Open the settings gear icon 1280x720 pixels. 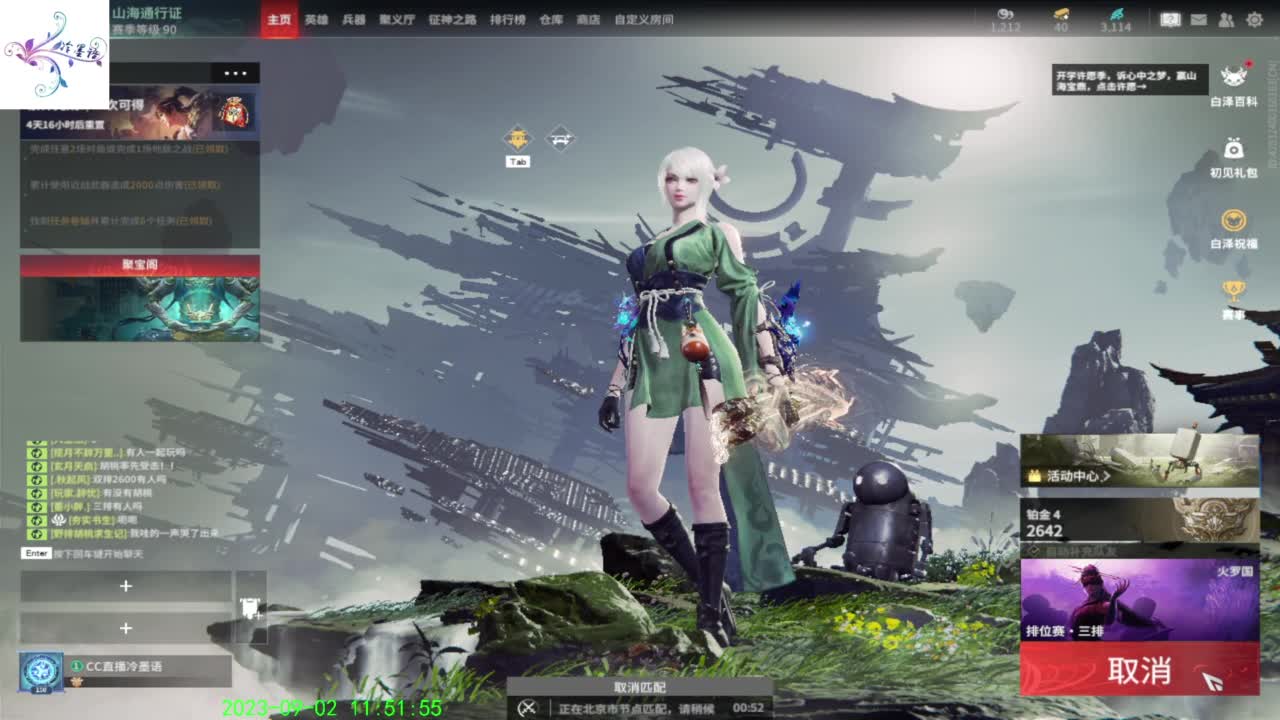1252,19
